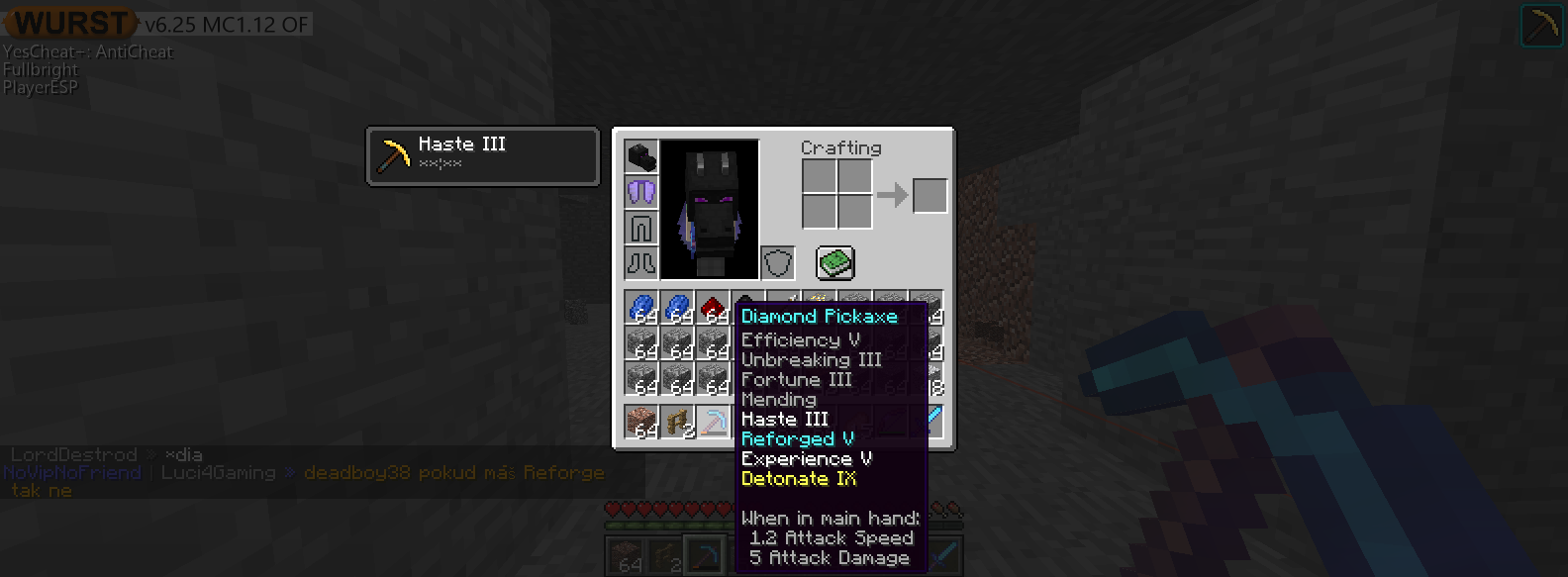Click the crafting output slot

(930, 196)
